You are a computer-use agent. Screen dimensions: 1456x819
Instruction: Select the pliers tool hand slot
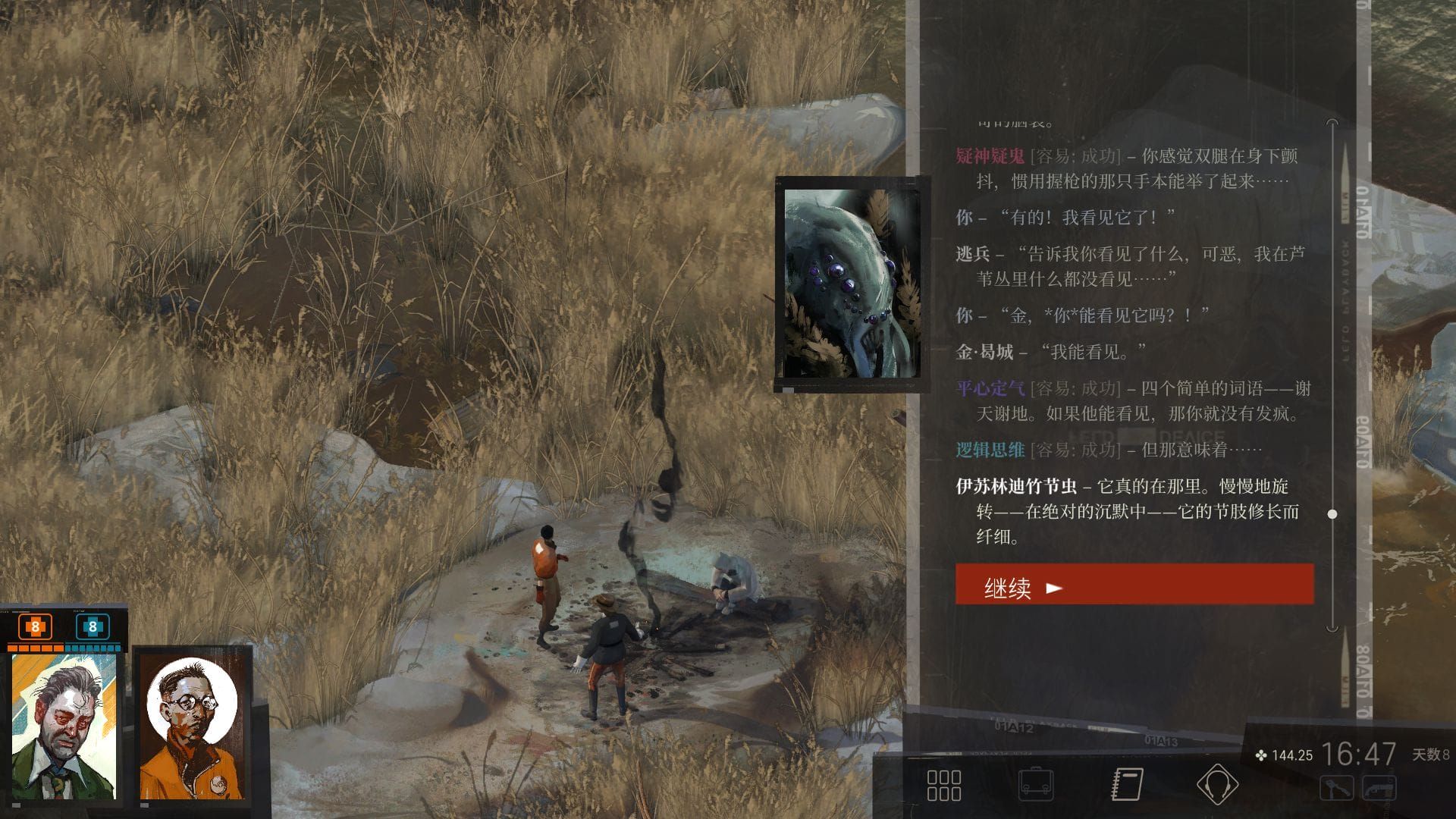pyautogui.click(x=1336, y=787)
